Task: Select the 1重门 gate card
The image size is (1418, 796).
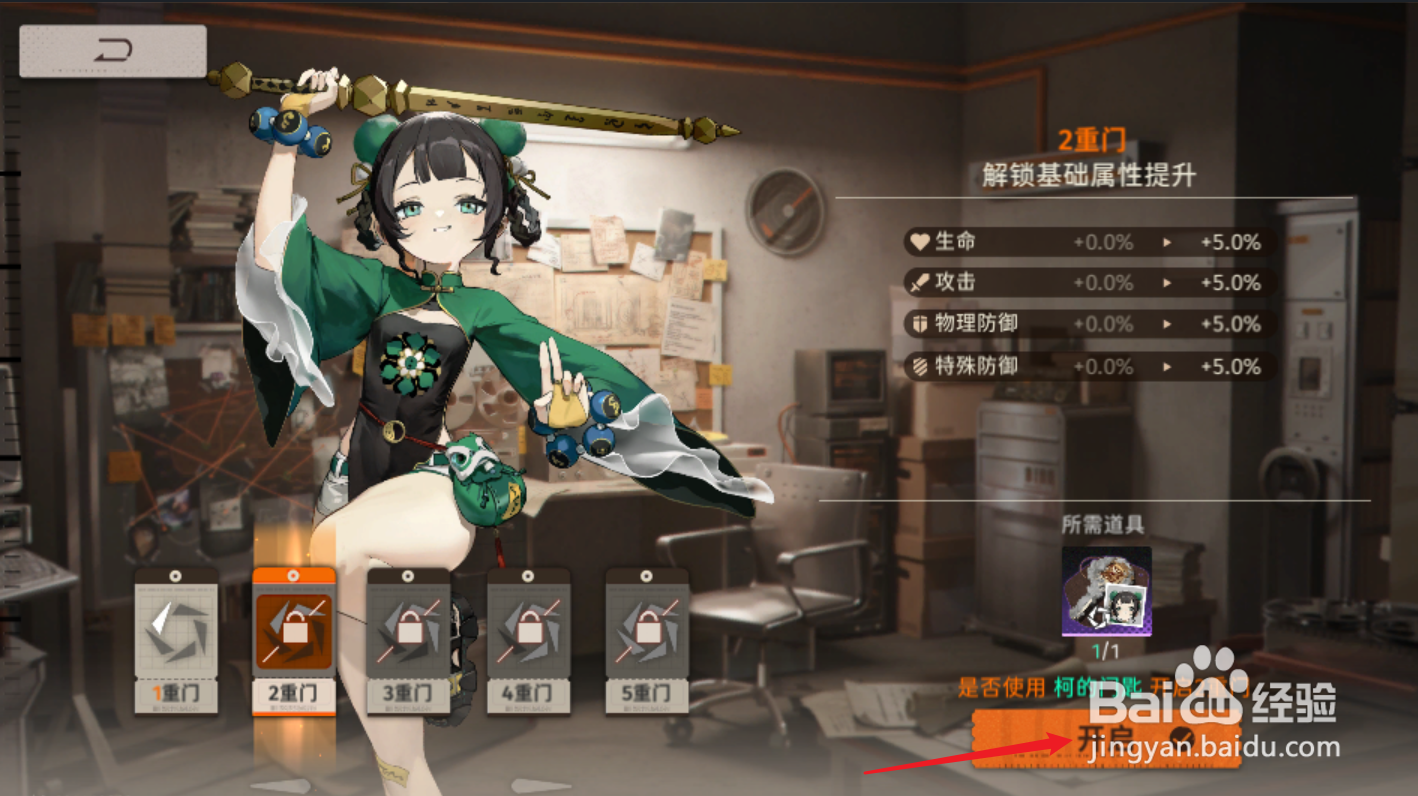Action: (x=176, y=640)
